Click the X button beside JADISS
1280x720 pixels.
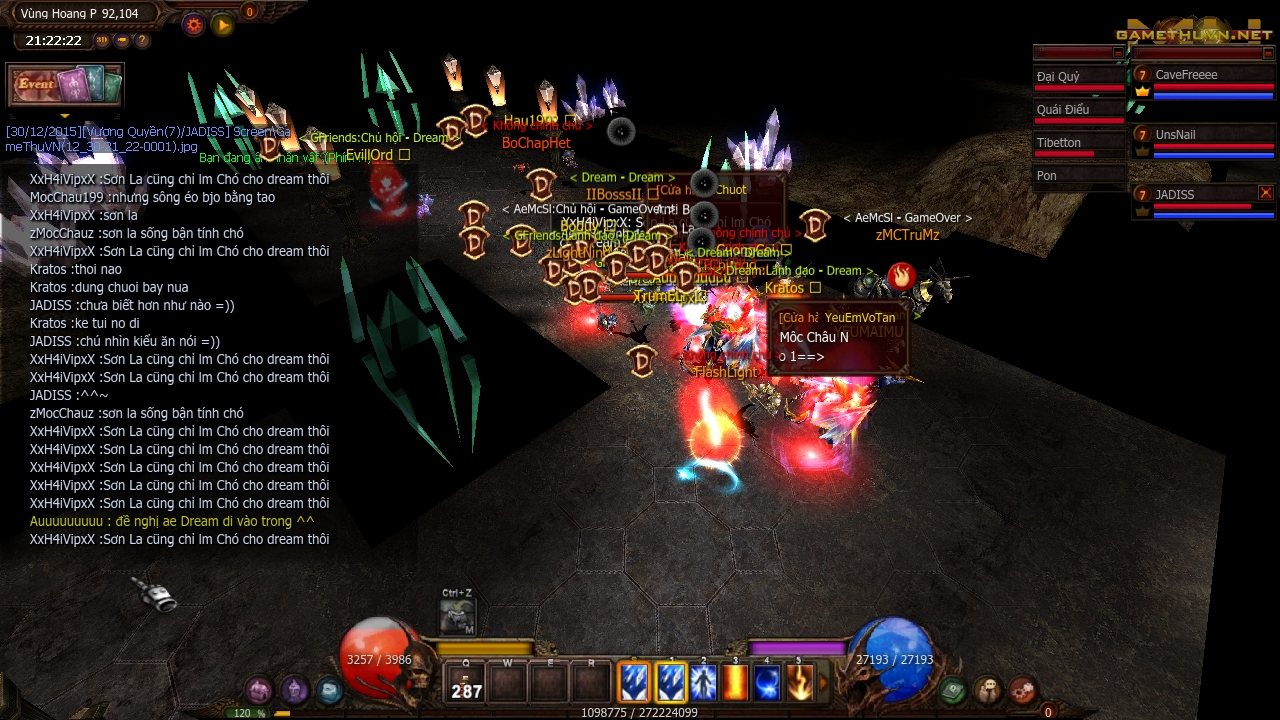[1266, 193]
